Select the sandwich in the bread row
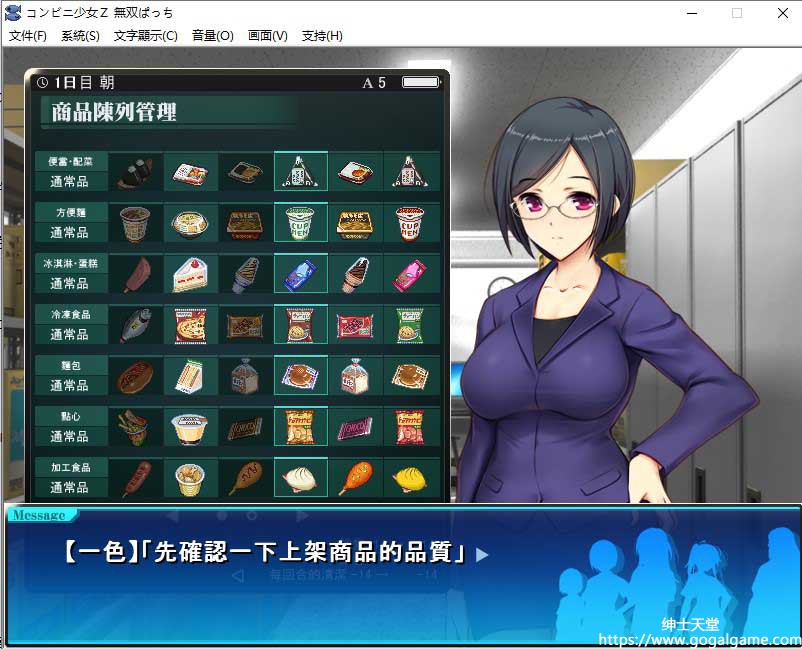The width and height of the screenshot is (802, 649). (x=190, y=376)
